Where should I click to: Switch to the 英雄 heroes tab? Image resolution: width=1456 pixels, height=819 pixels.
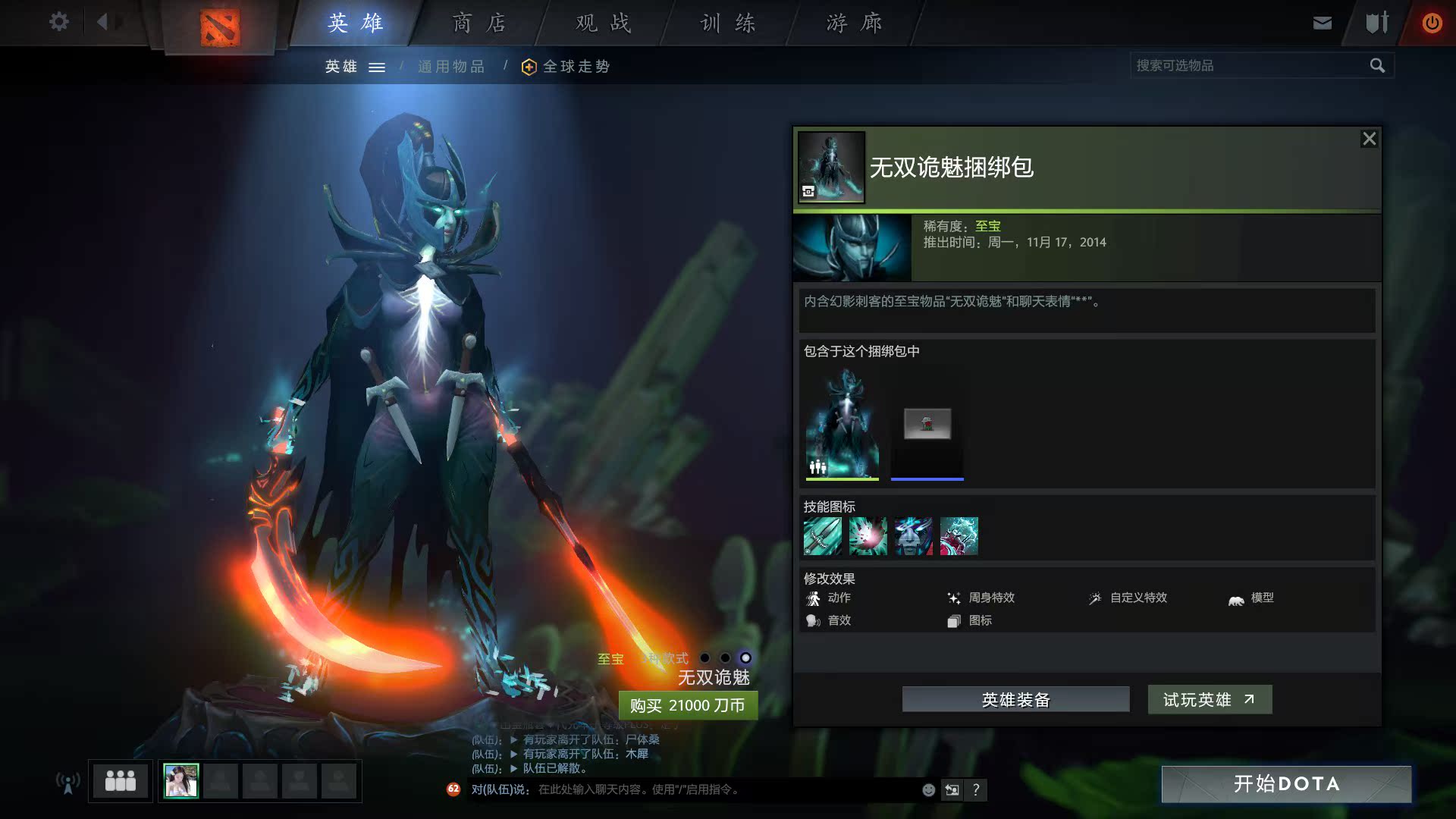point(356,23)
